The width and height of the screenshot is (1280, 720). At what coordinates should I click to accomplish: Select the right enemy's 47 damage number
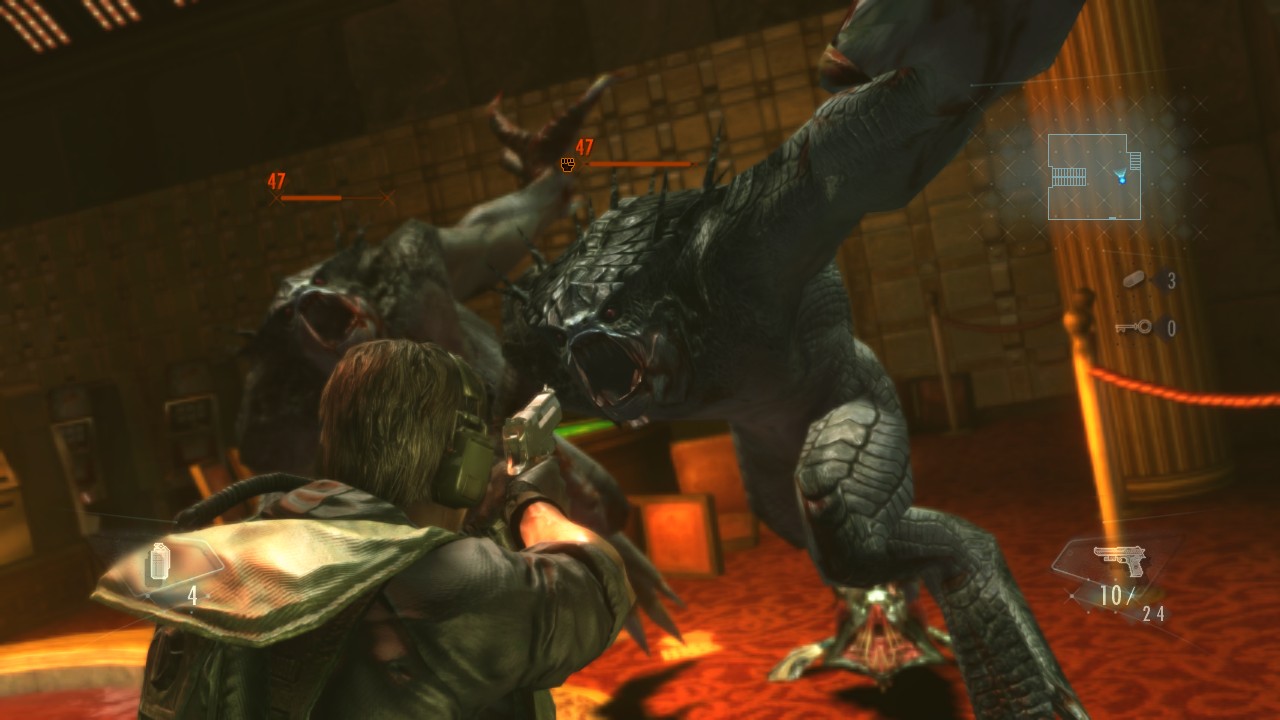[x=582, y=146]
